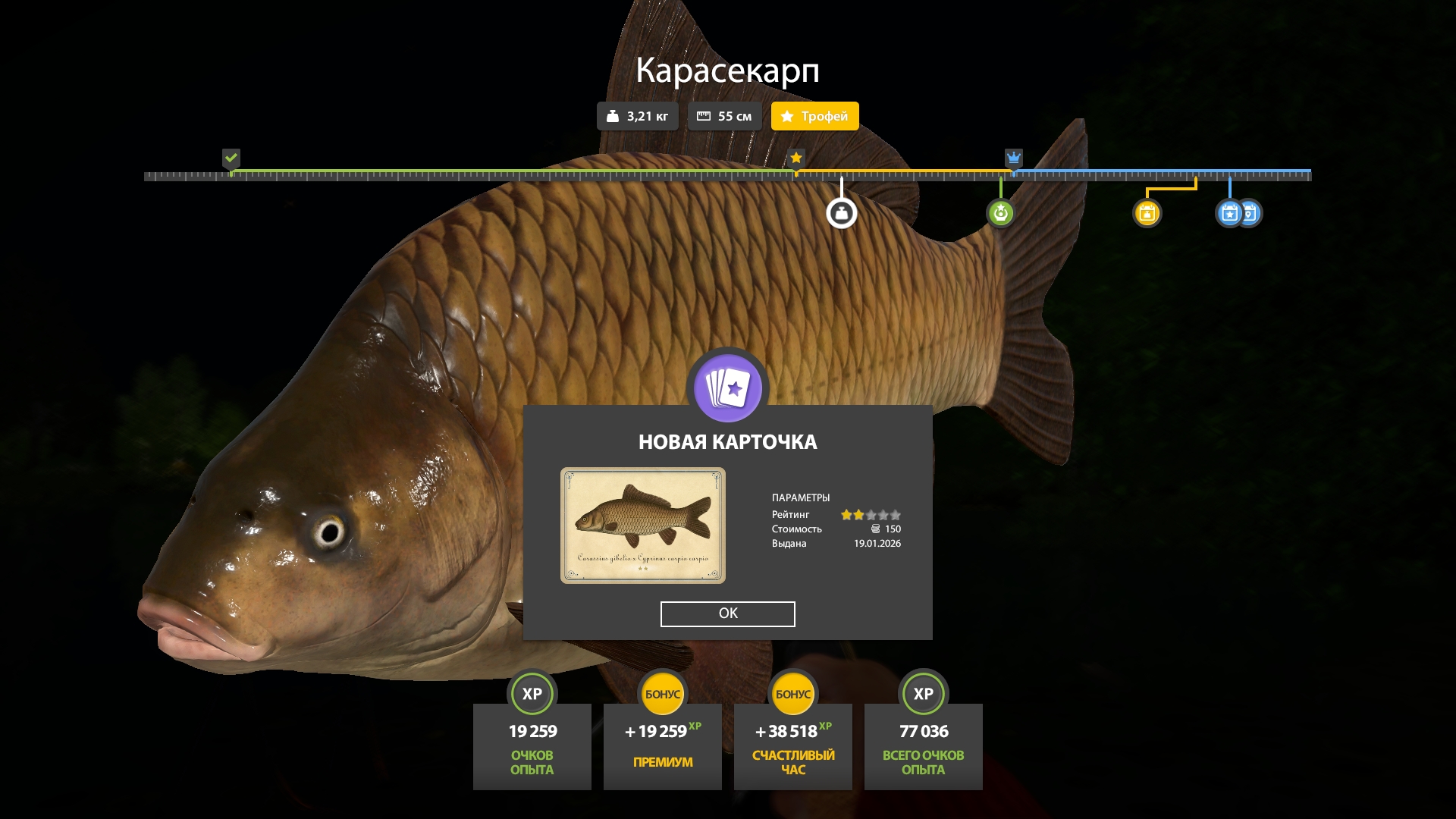1456x819 pixels.
Task: Click the purple cards icon above the dialog
Action: (x=727, y=388)
